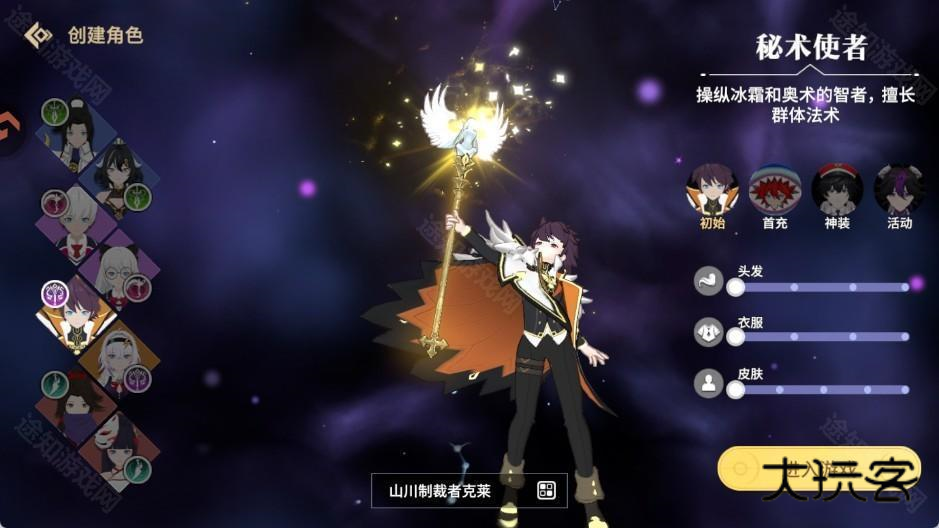Choose the 首充 shark-hood costume
939x528 pixels.
774,189
